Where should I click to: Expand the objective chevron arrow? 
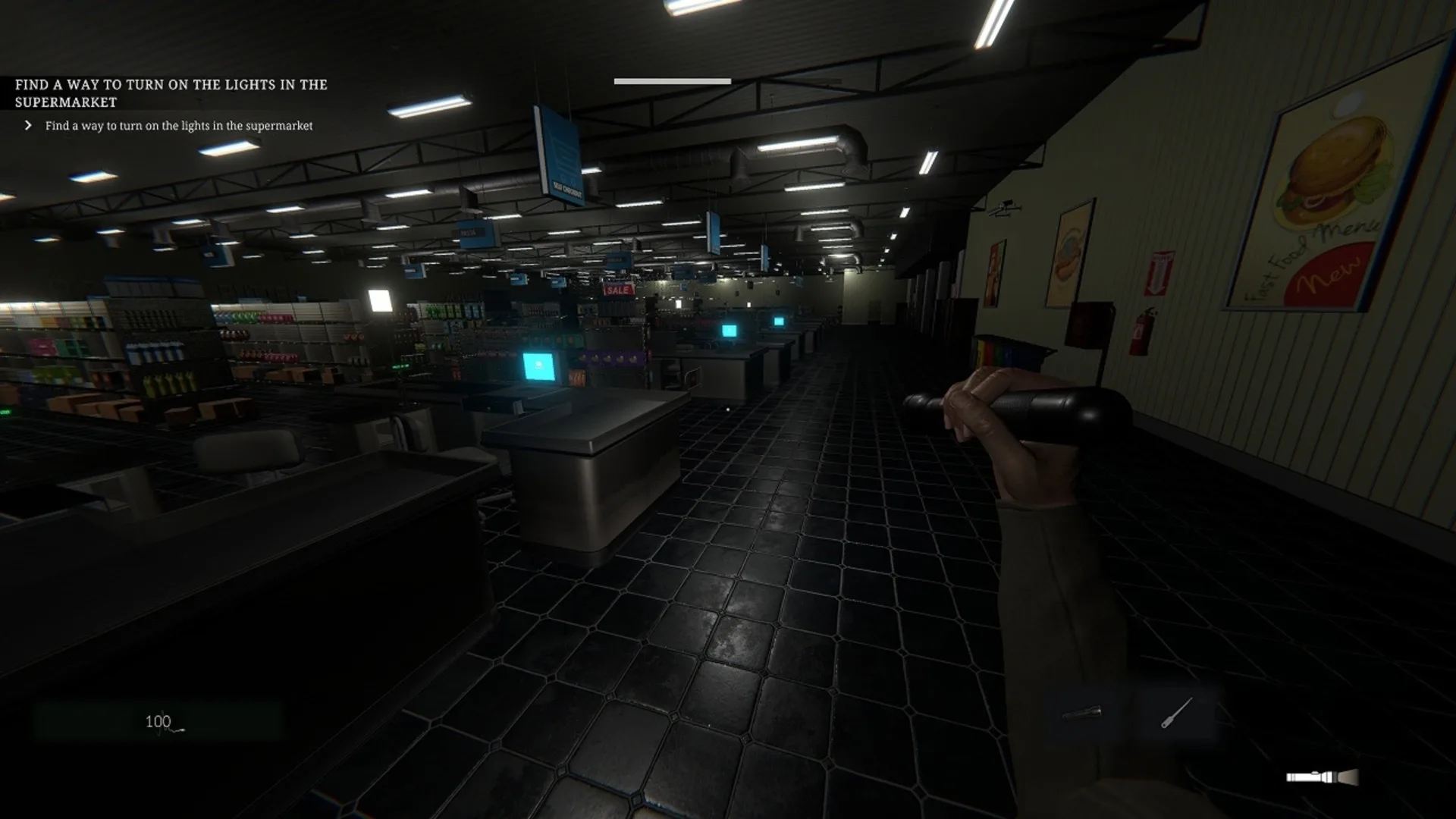point(27,127)
